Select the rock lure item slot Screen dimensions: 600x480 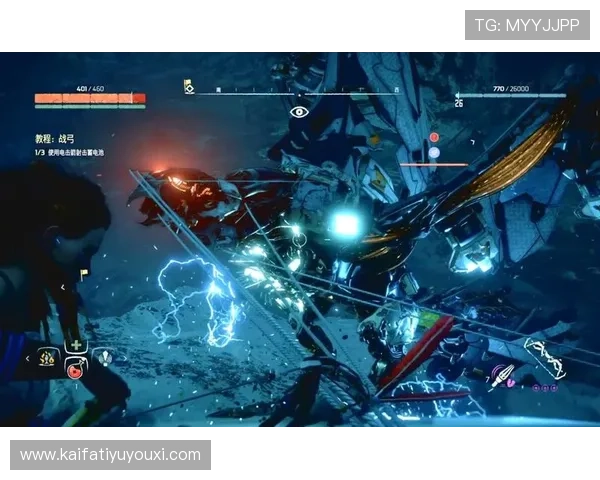(103, 357)
